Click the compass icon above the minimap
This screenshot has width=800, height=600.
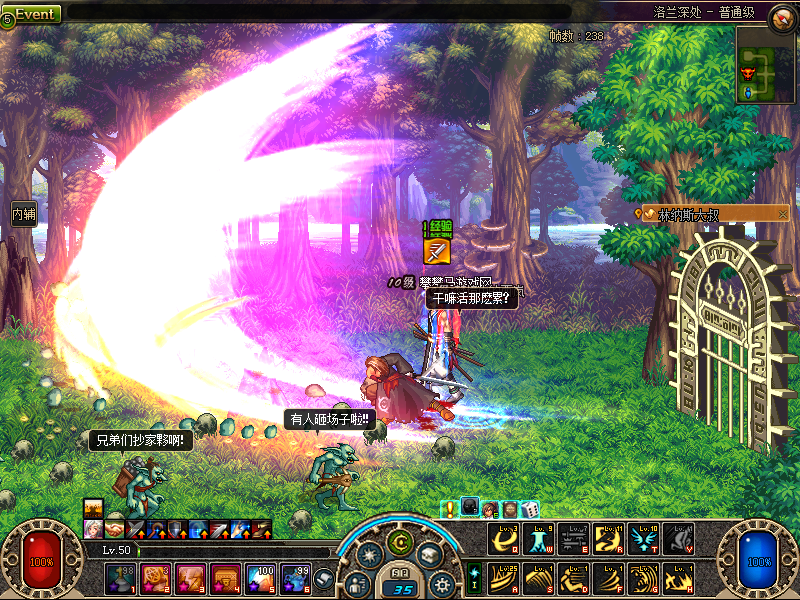click(x=781, y=15)
